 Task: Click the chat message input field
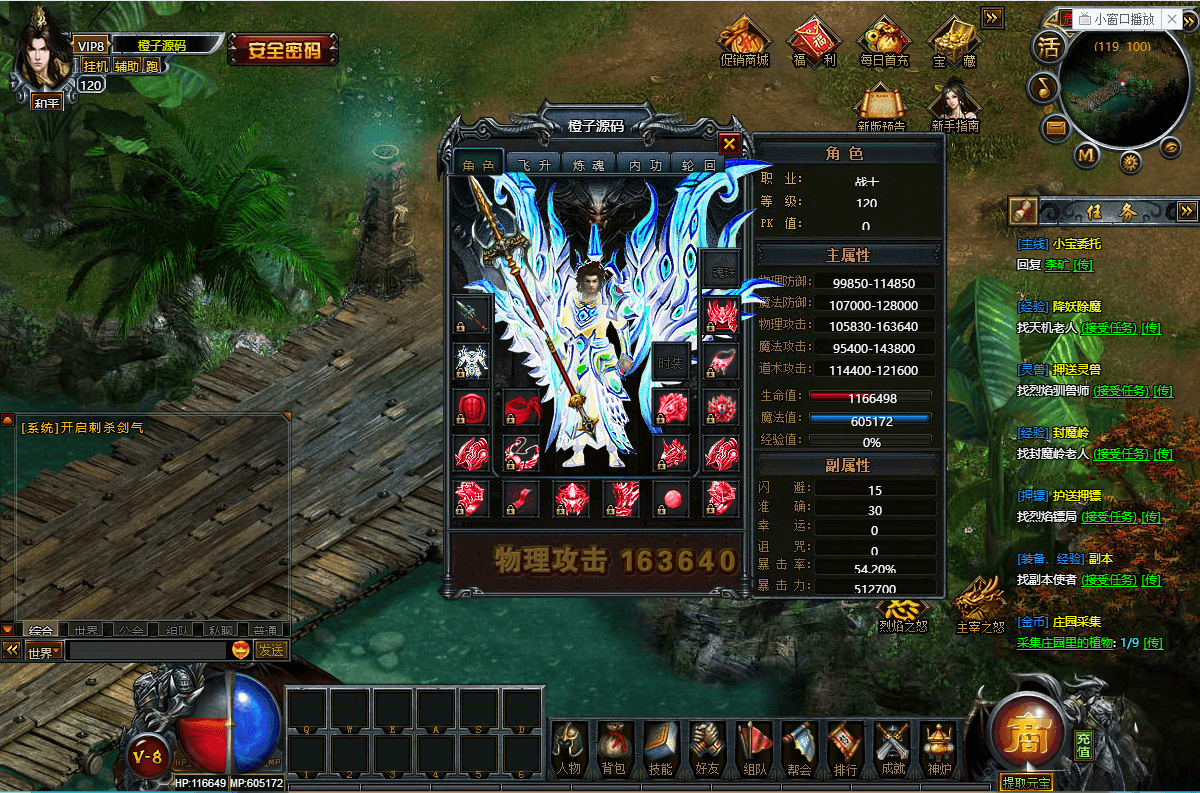pyautogui.click(x=146, y=650)
